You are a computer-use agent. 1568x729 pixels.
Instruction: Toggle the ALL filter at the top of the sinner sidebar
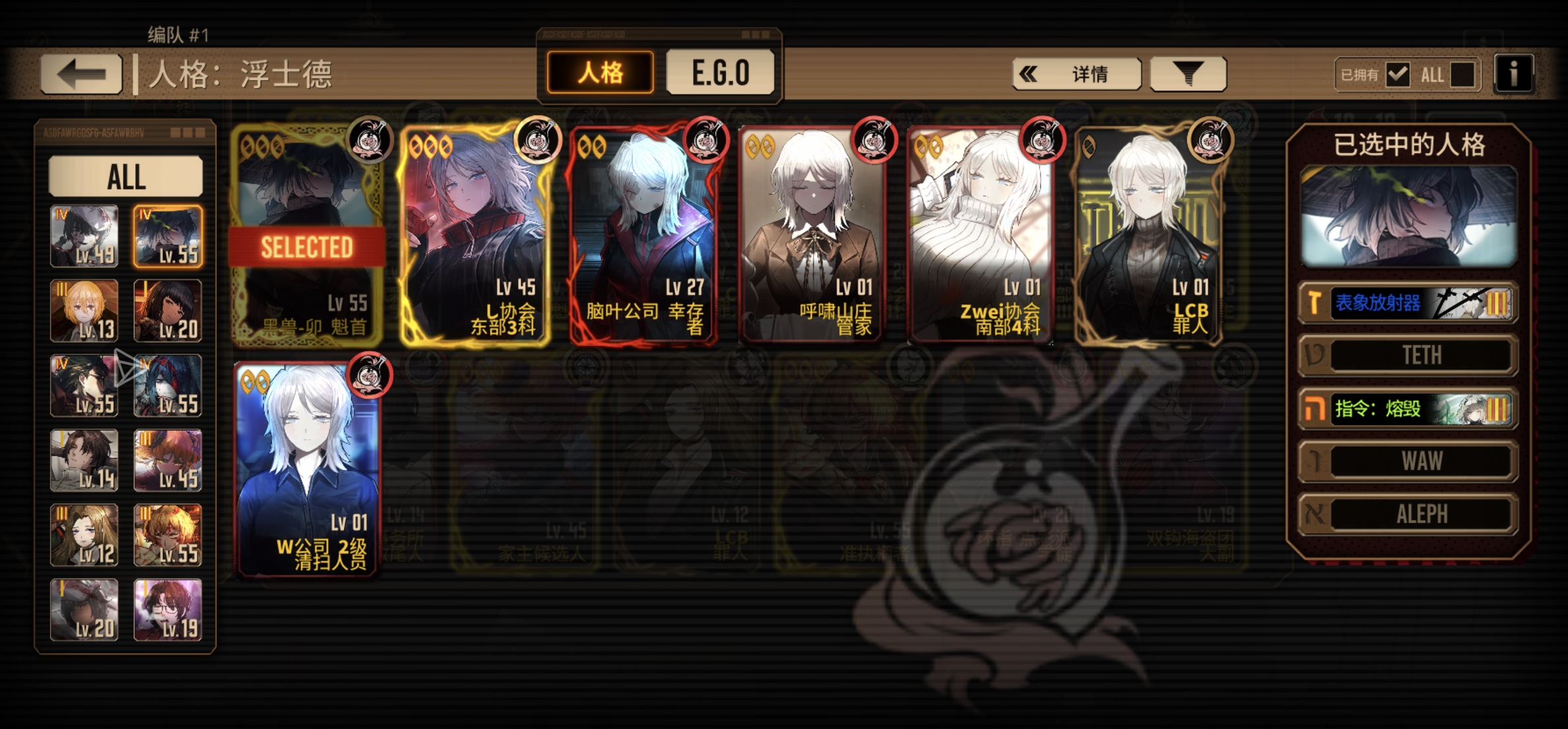127,177
